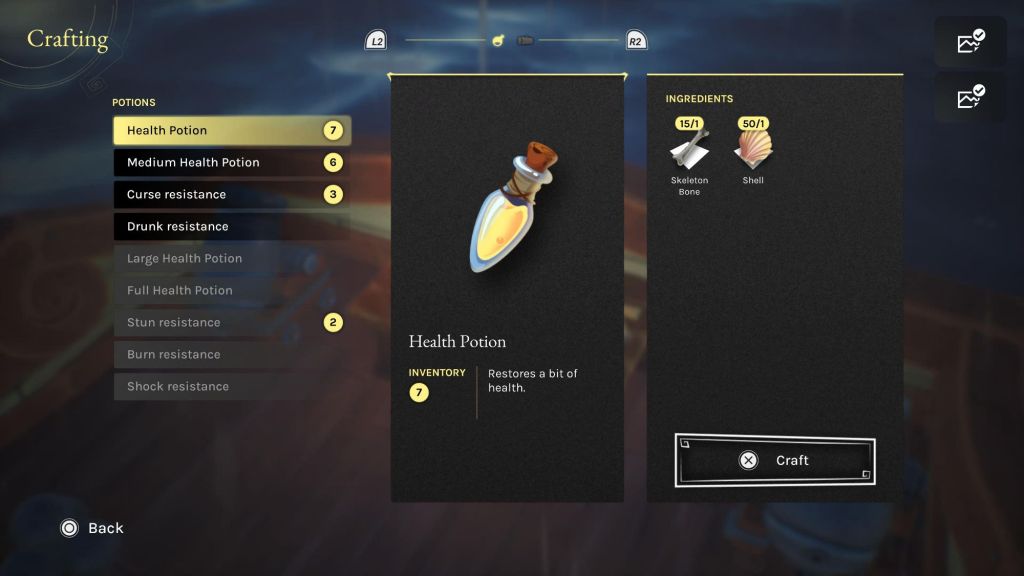Pick the Drunk resistance recipe

coord(230,227)
